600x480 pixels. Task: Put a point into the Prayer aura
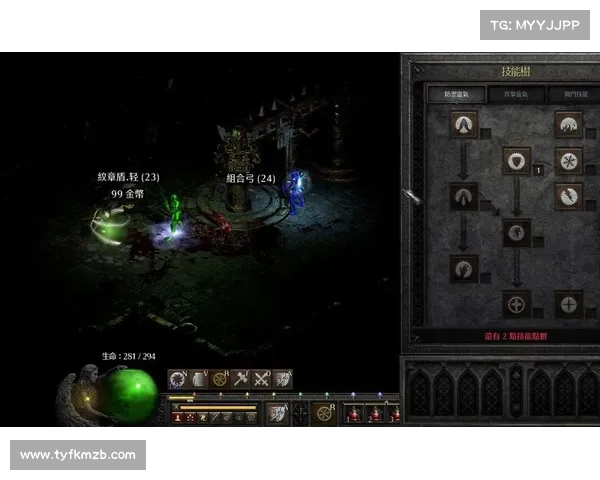pos(463,124)
